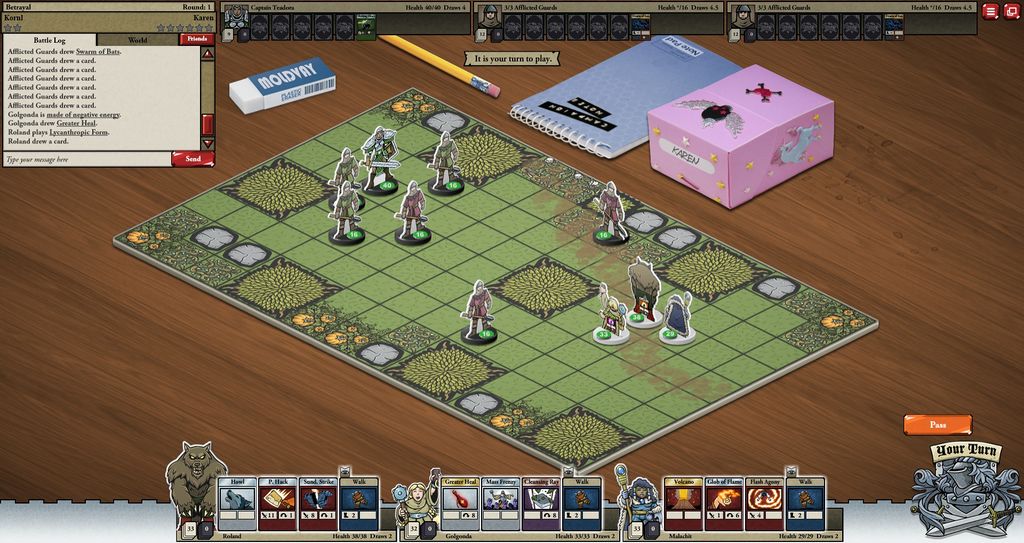The height and width of the screenshot is (543, 1024).
Task: Send the chat message
Action: [192, 159]
